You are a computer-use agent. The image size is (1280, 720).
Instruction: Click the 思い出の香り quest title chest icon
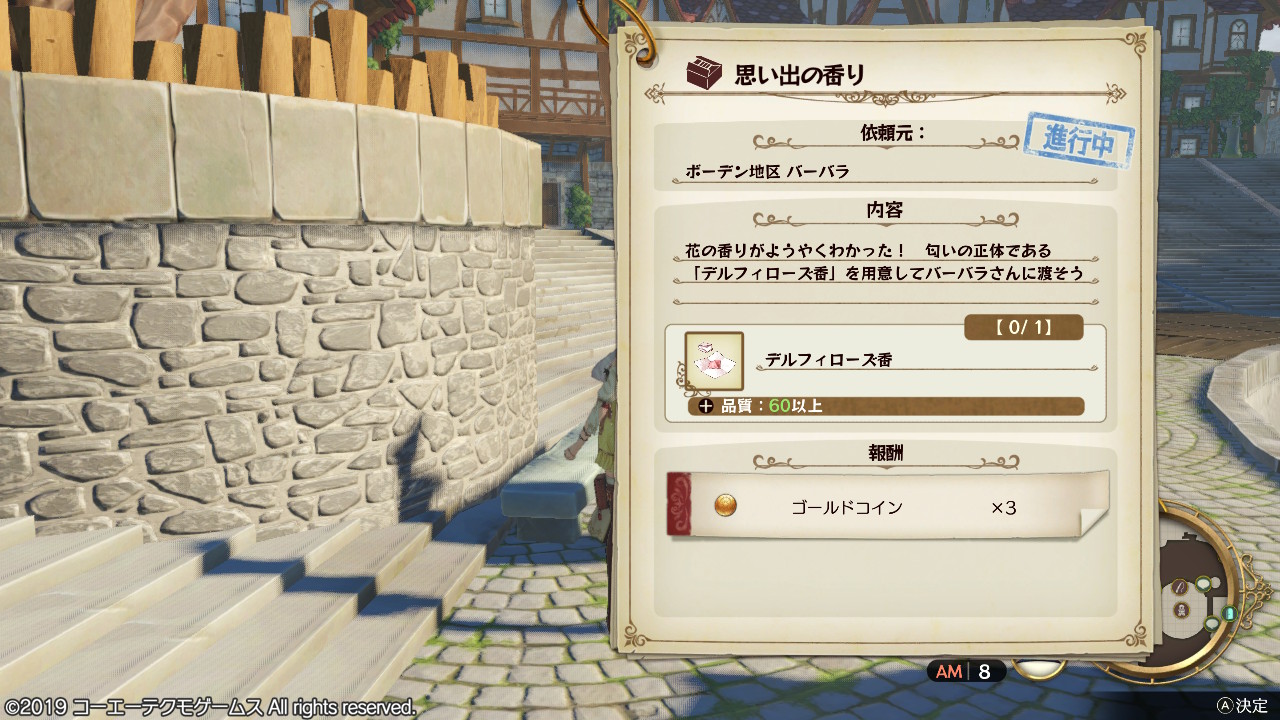704,73
